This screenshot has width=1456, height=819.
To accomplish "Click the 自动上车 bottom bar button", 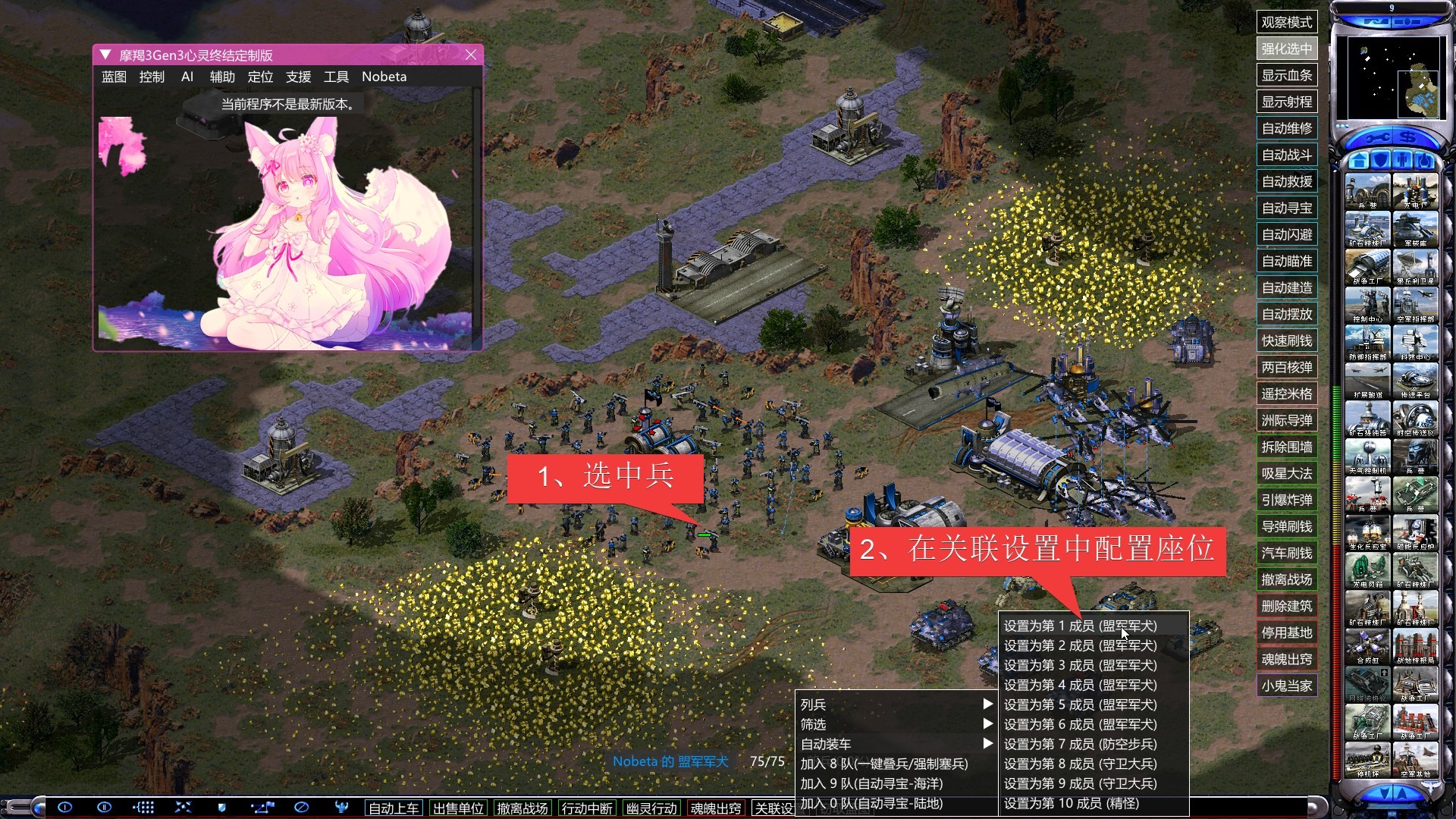I will [x=394, y=808].
